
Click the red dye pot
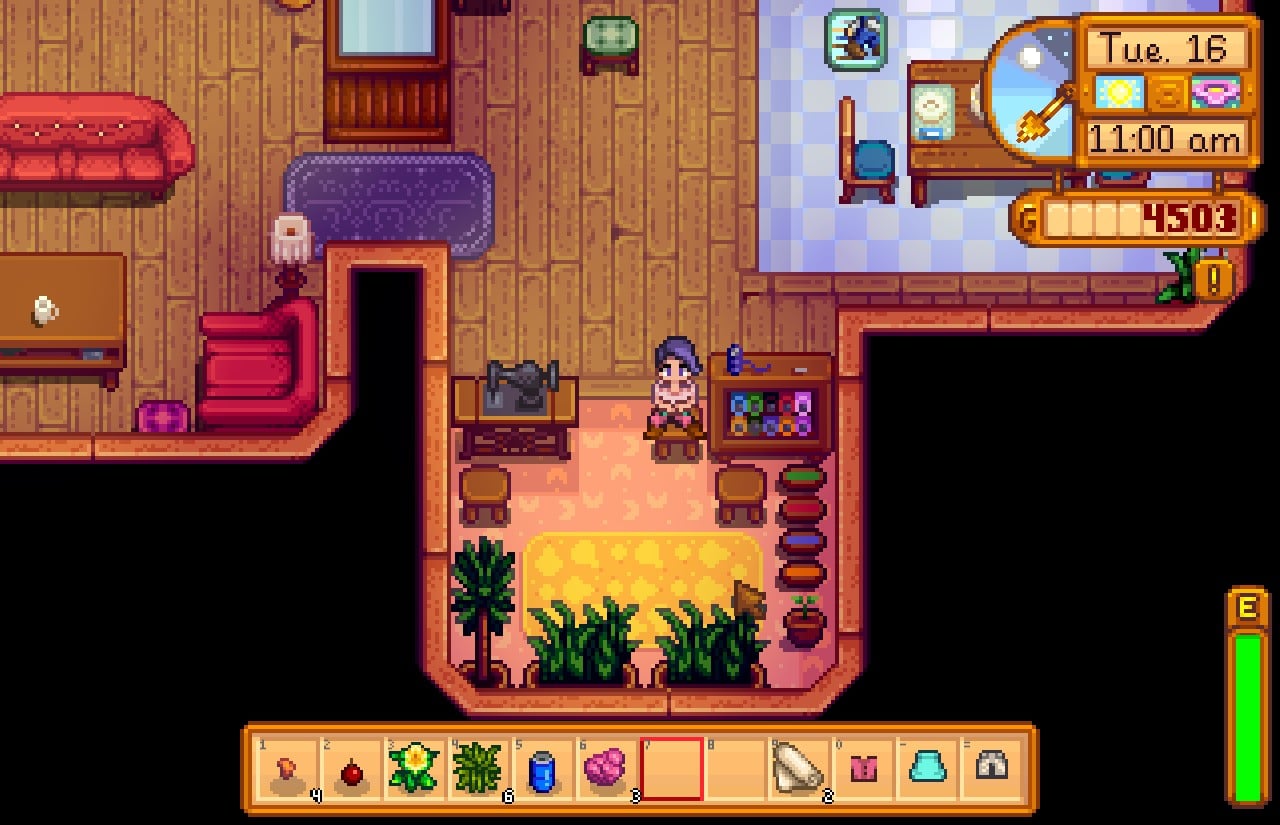coord(803,508)
